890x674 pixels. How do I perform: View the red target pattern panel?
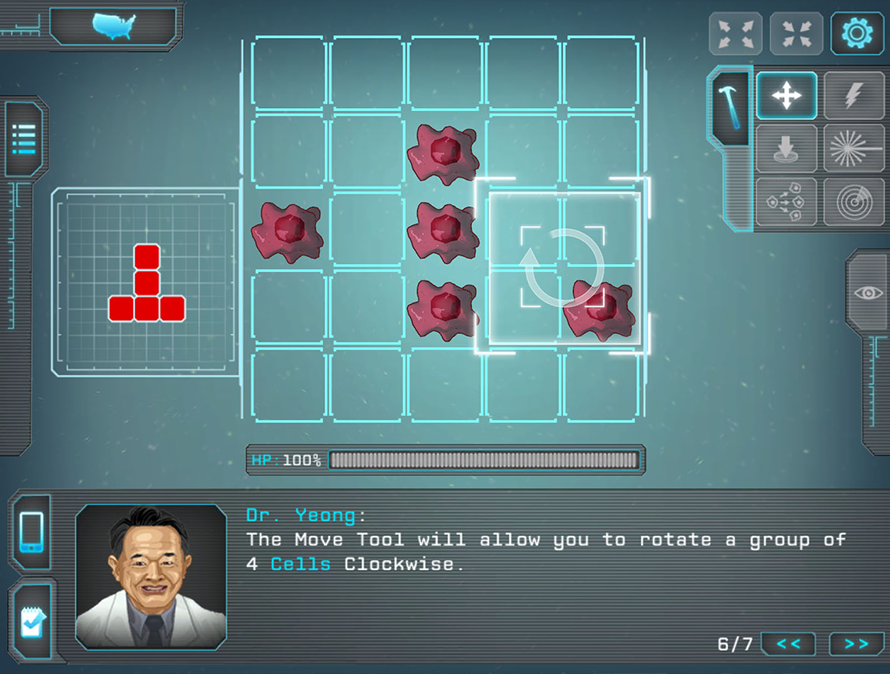[x=147, y=283]
